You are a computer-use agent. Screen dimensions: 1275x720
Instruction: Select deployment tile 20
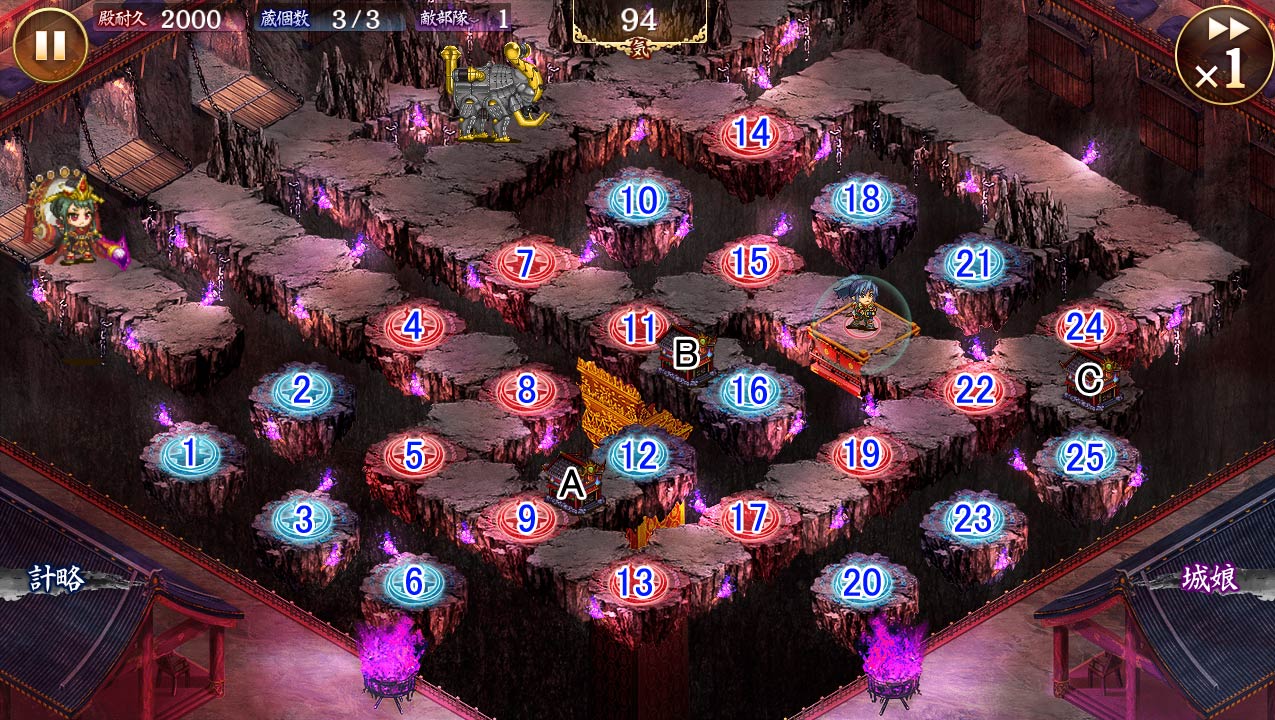point(862,583)
